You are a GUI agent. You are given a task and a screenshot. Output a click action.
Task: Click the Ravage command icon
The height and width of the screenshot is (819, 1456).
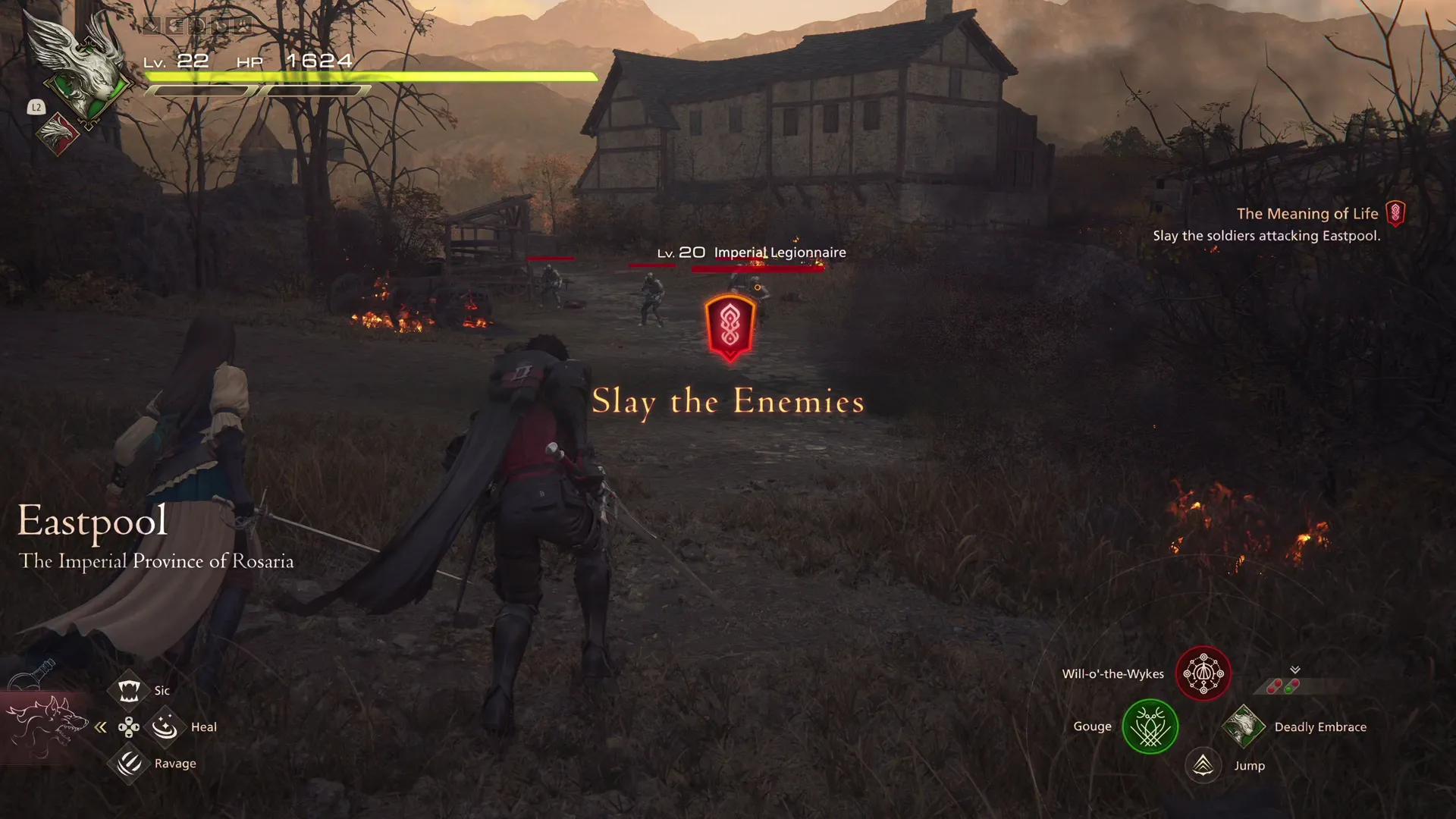pos(129,763)
